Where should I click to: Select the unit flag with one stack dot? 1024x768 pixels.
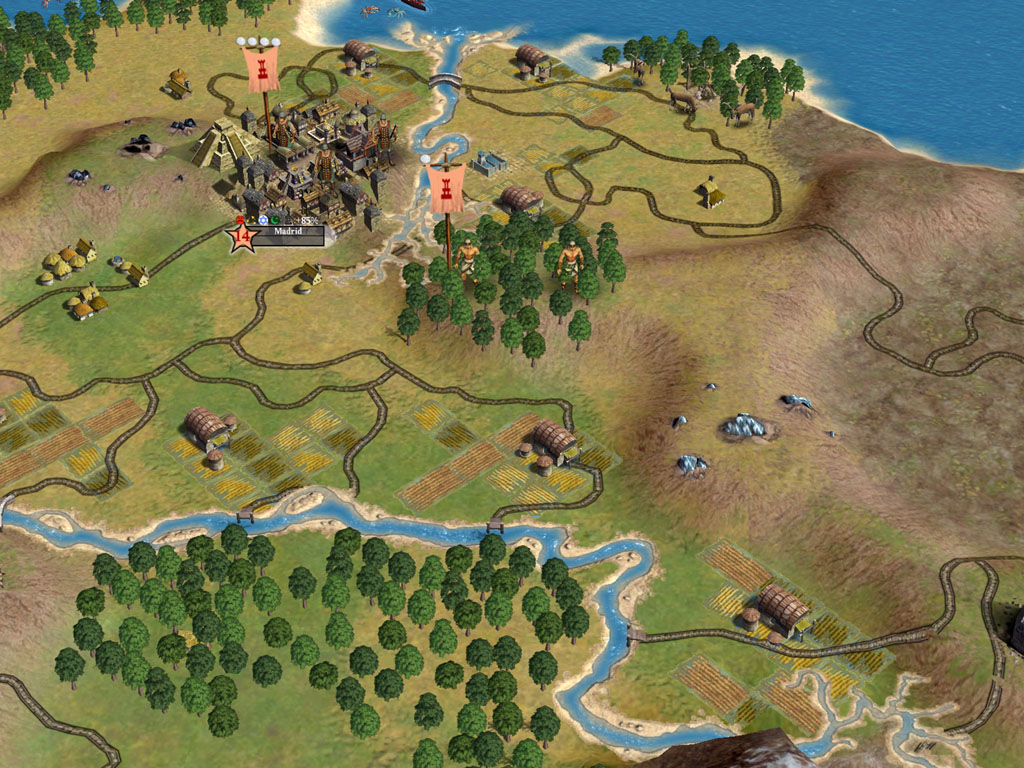click(x=445, y=188)
